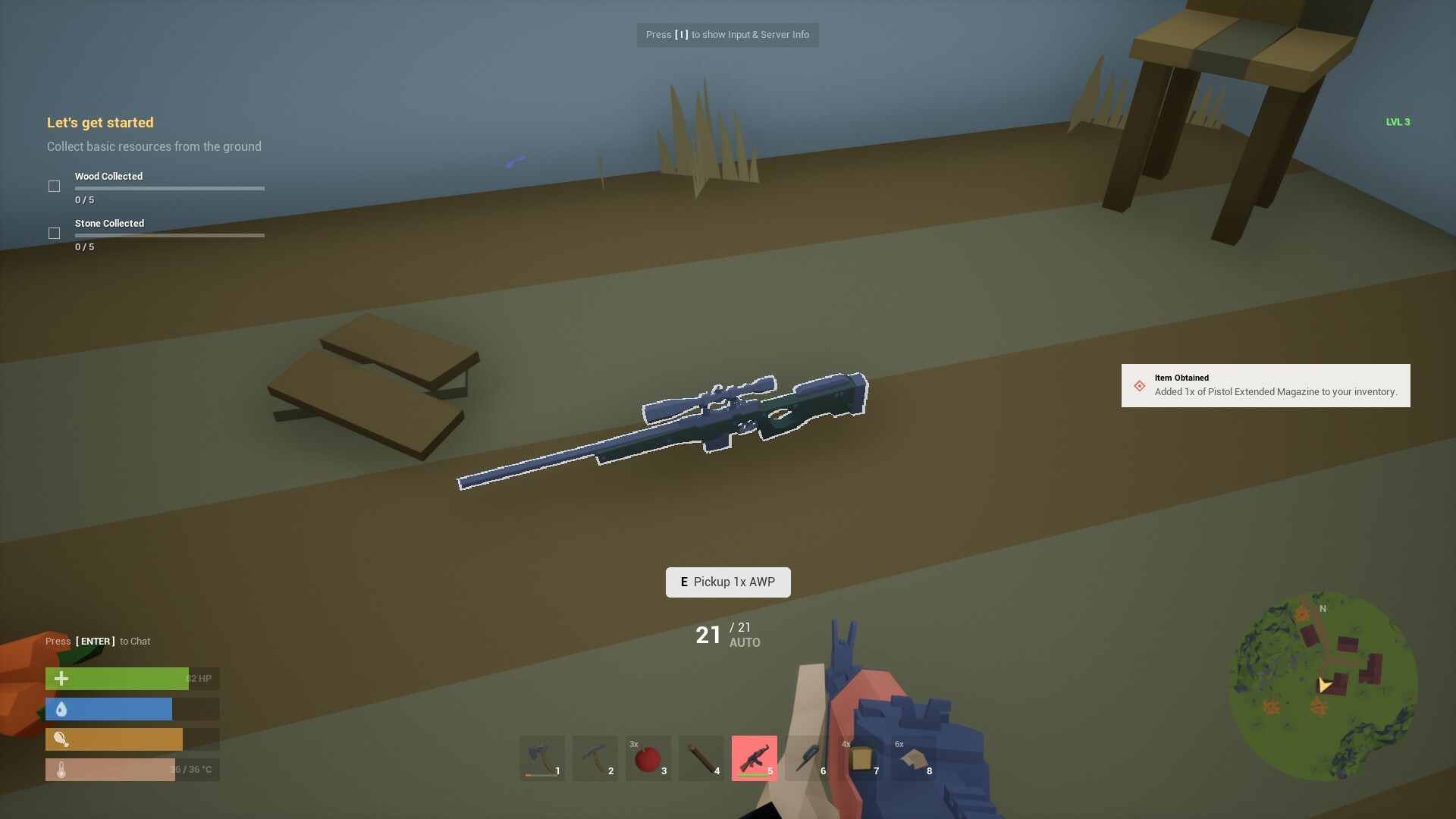
Task: Expand the Let's get started quest panel
Action: (x=100, y=122)
